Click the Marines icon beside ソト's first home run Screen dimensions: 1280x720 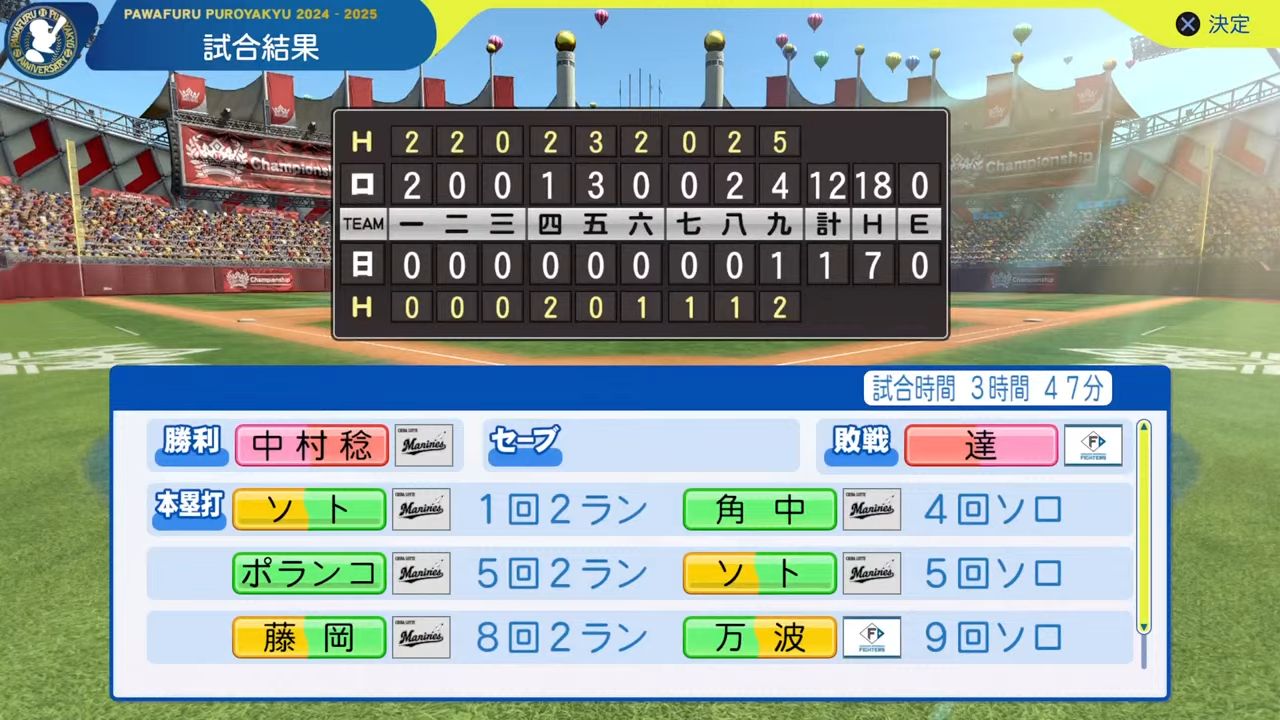422,509
